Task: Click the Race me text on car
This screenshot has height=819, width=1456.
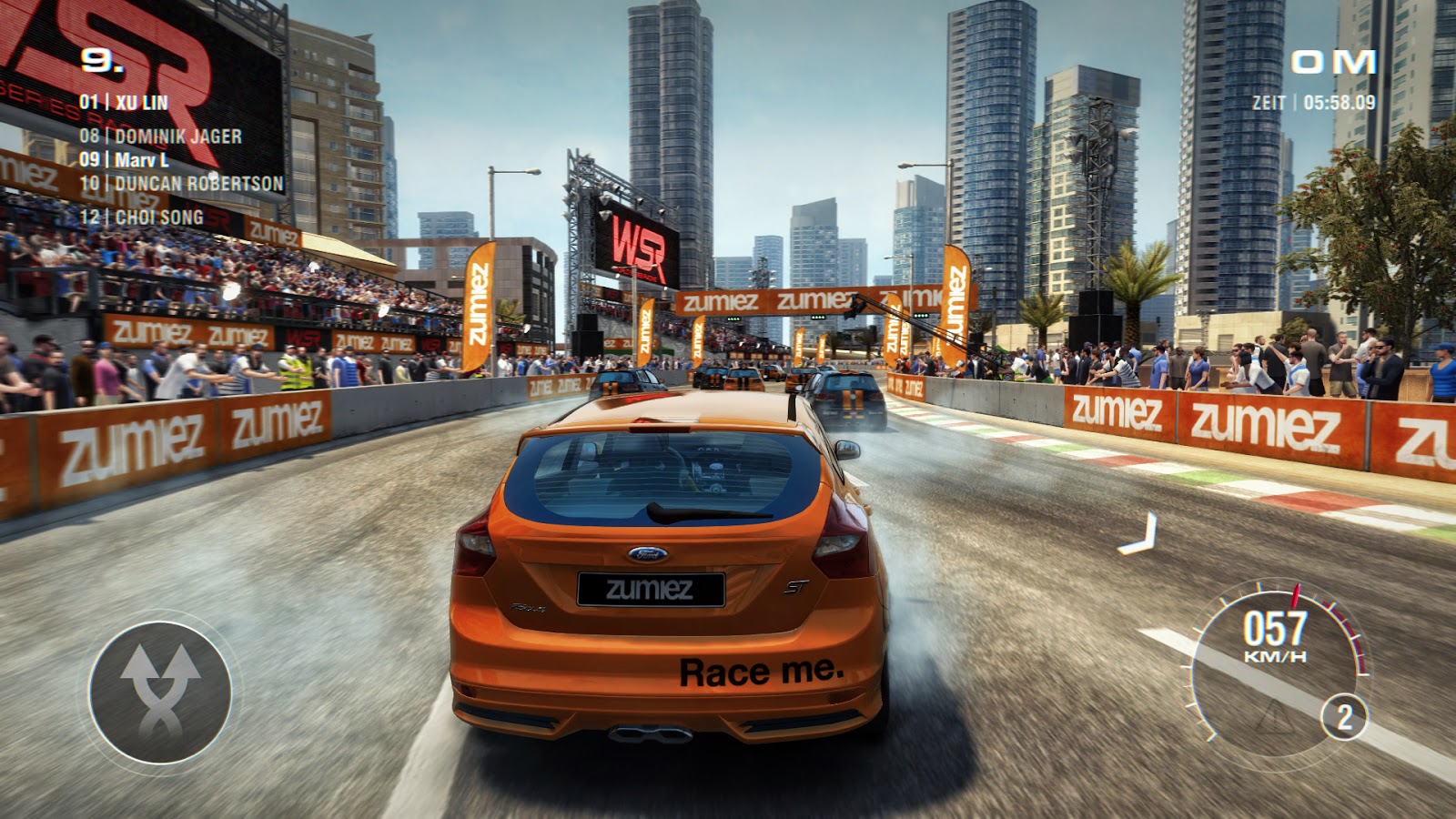Action: tap(762, 669)
